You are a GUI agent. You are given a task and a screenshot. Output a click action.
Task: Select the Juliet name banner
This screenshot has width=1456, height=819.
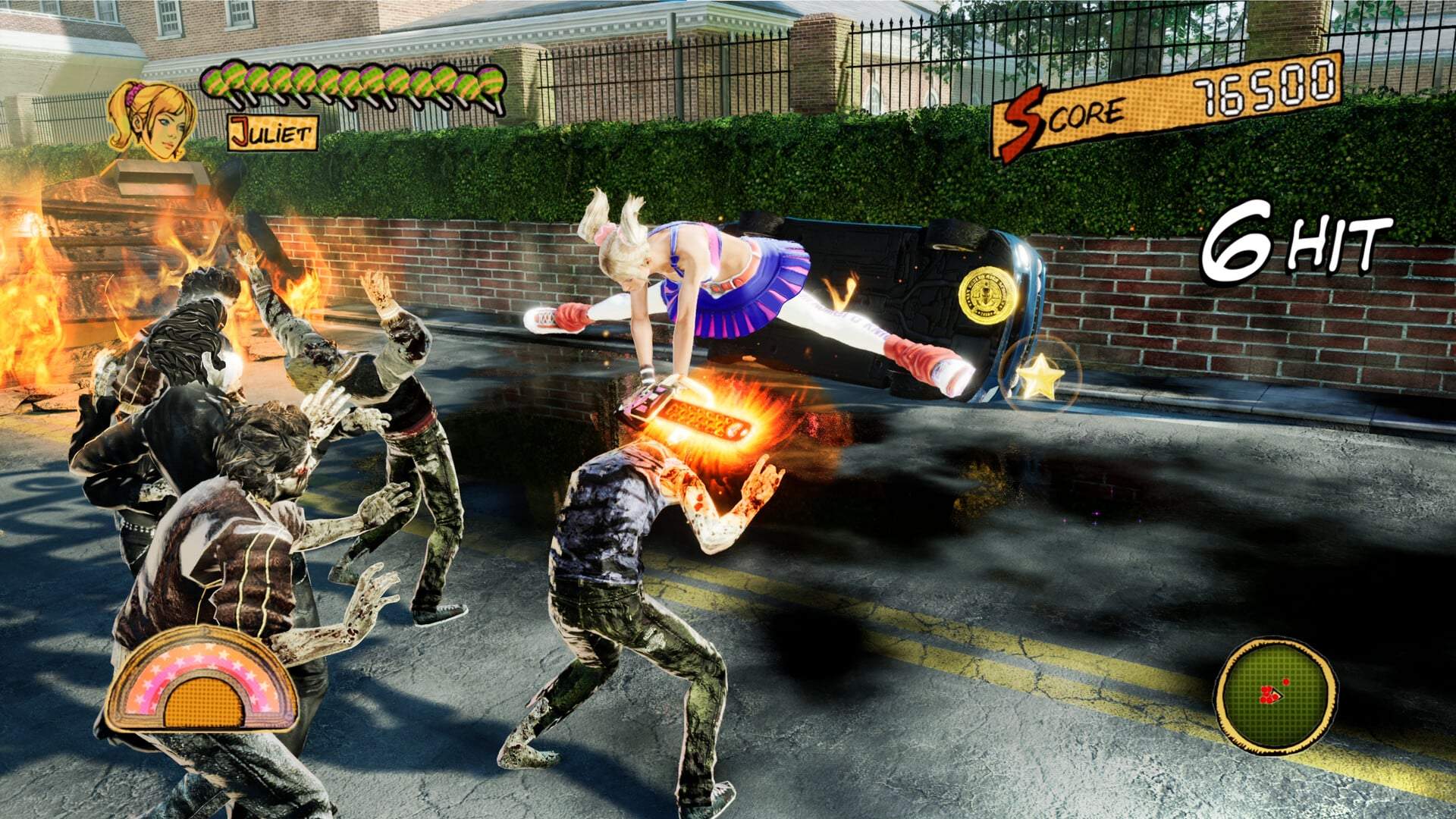click(273, 133)
